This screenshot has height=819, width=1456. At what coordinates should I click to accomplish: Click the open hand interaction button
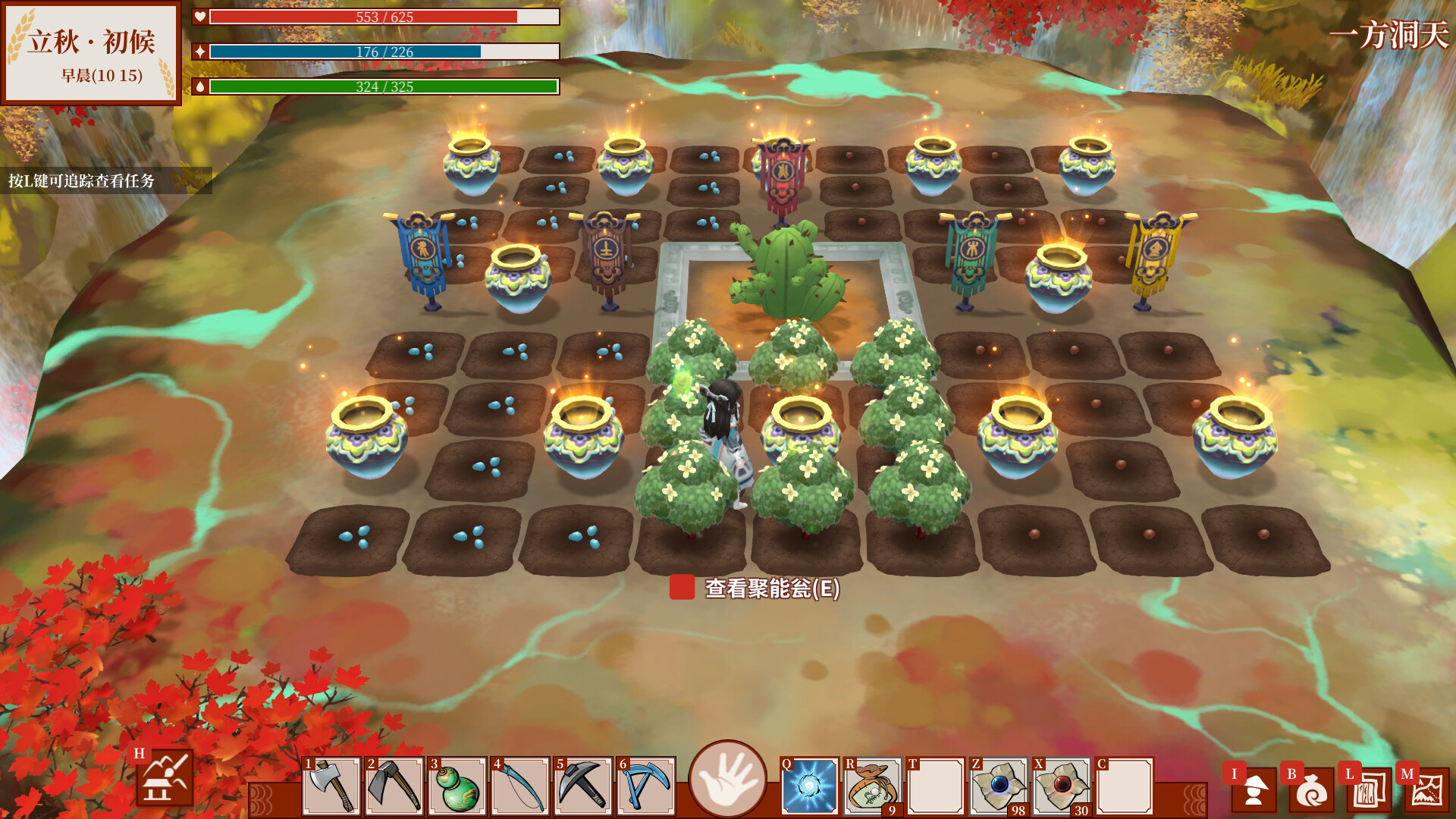point(727,779)
